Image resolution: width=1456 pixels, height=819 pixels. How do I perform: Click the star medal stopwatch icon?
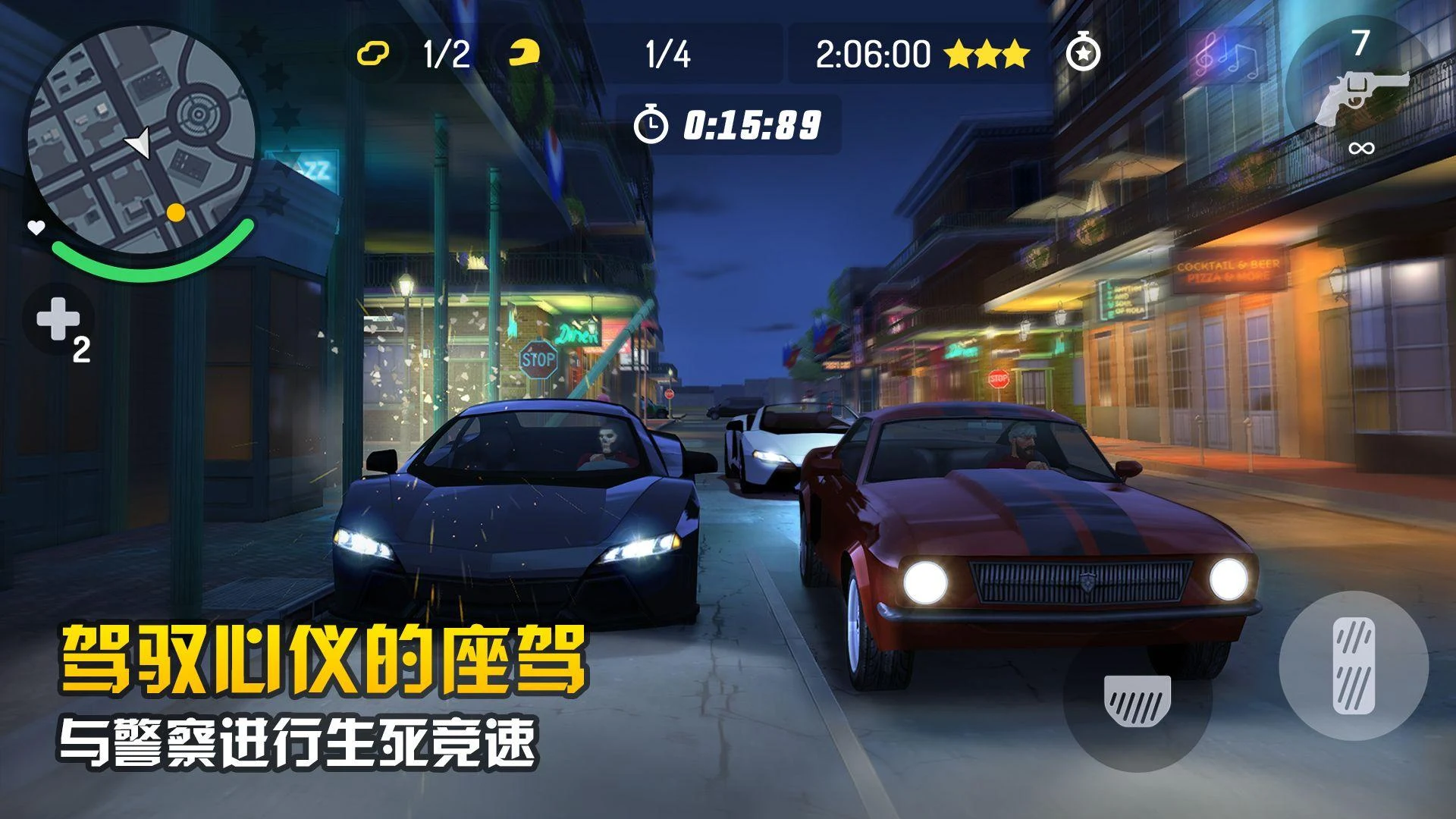1083,55
